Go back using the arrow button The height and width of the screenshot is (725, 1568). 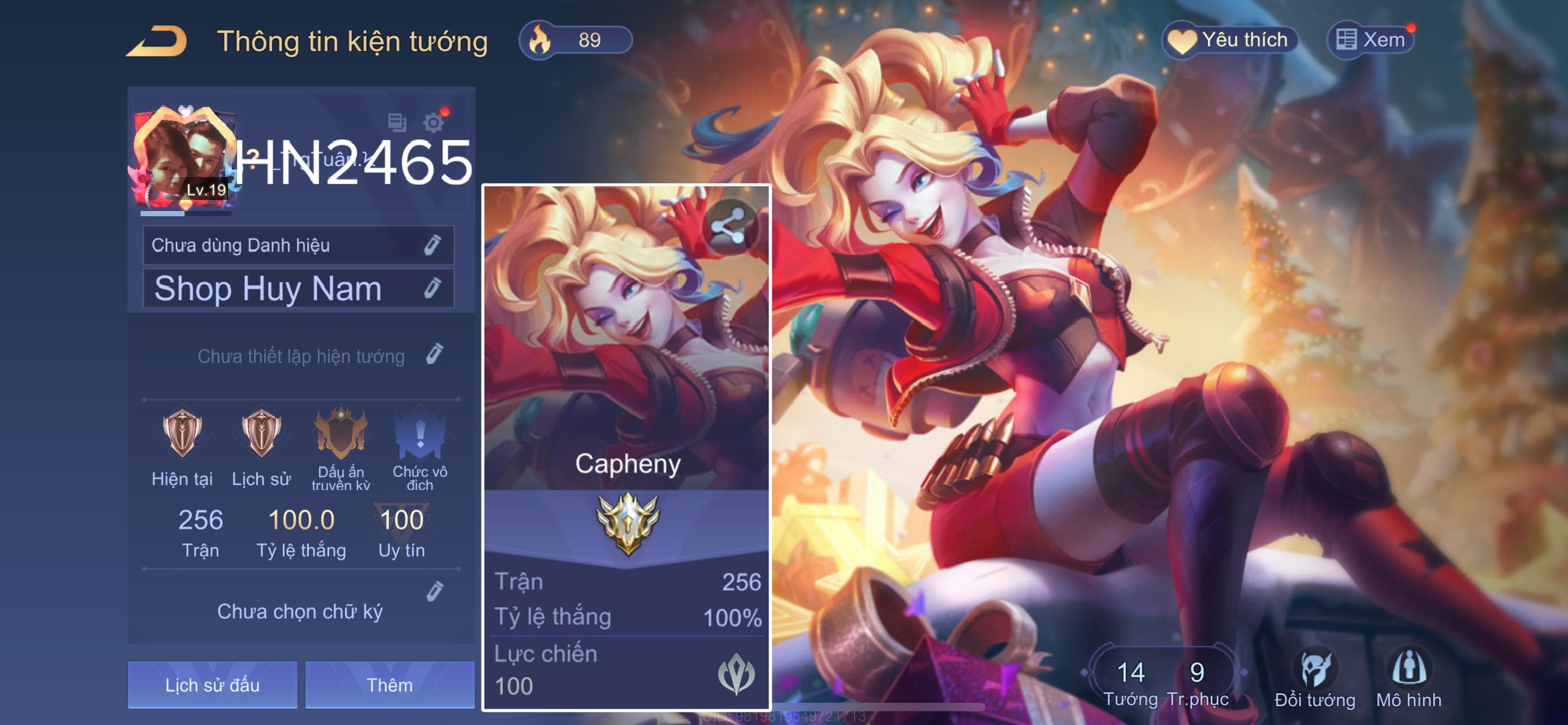157,41
